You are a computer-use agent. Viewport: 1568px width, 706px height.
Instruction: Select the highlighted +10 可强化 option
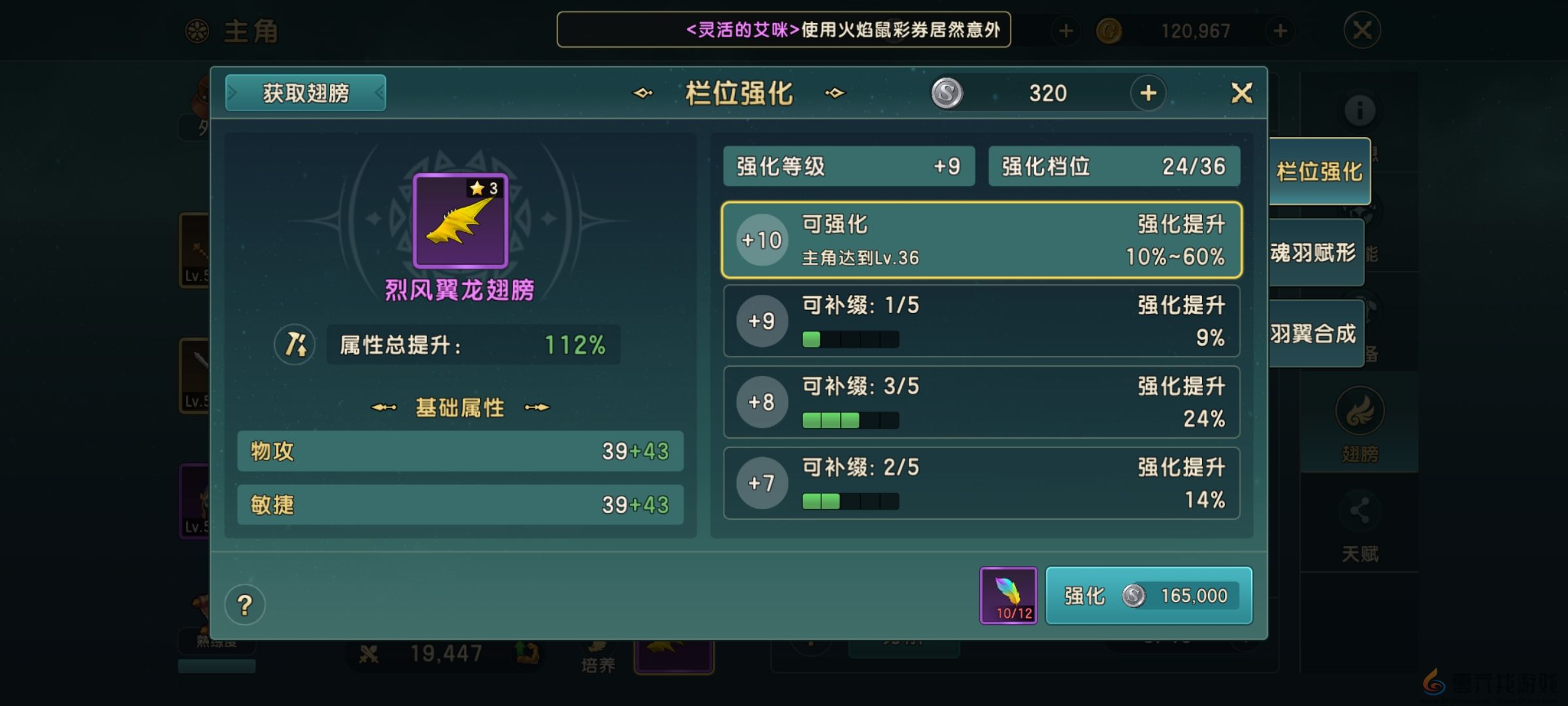[980, 240]
